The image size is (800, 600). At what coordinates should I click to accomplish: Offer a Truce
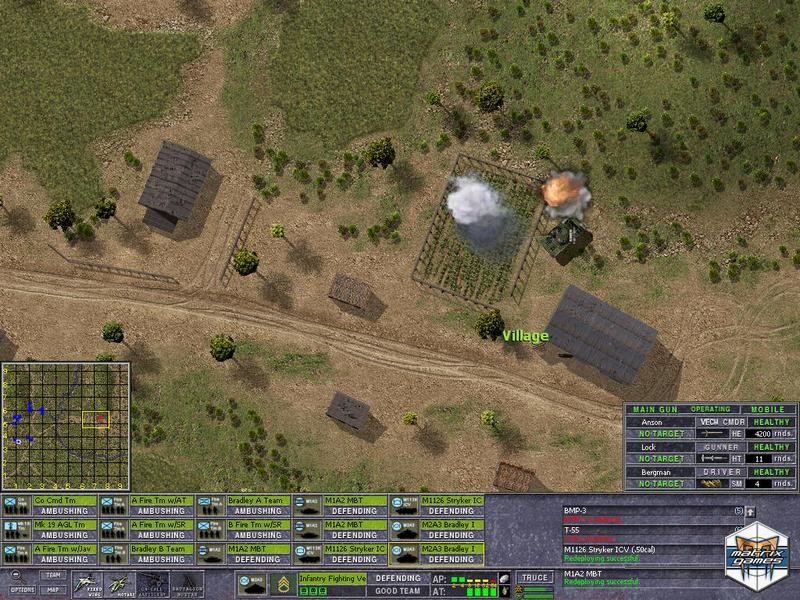point(535,578)
